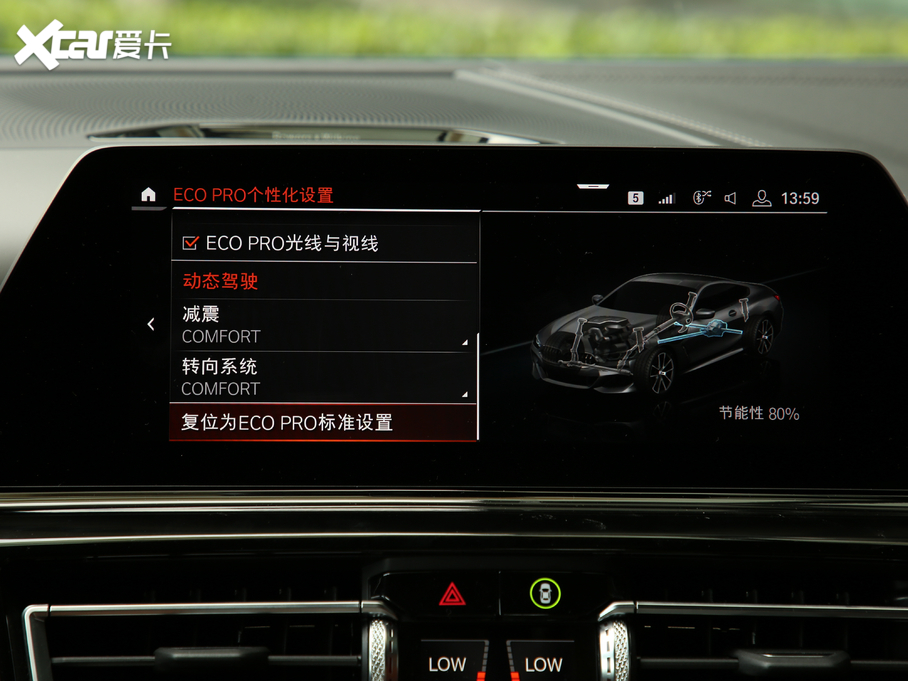
Task: Go to the home screen icon
Action: tap(149, 195)
